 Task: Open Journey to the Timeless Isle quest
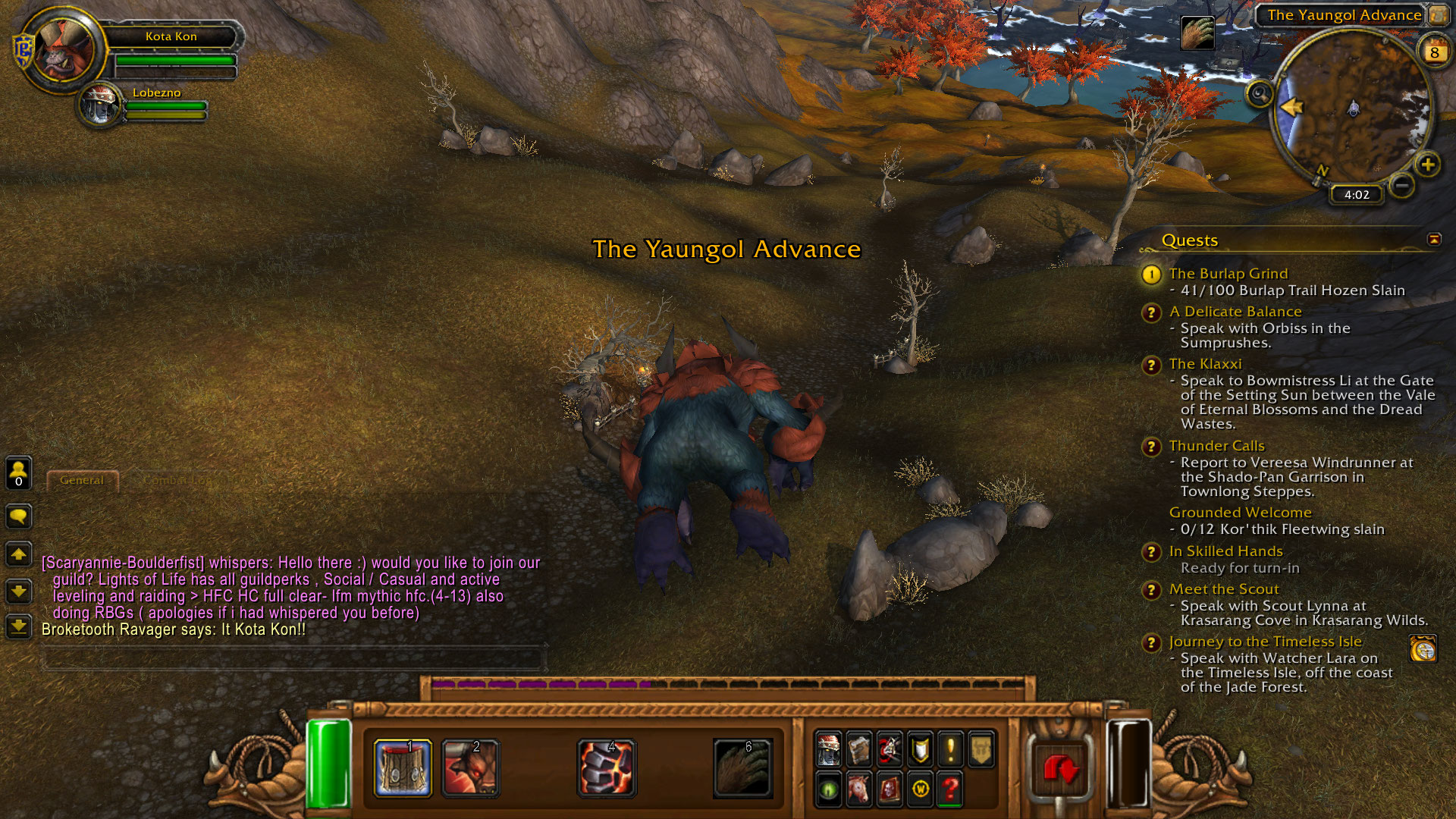(x=1265, y=642)
